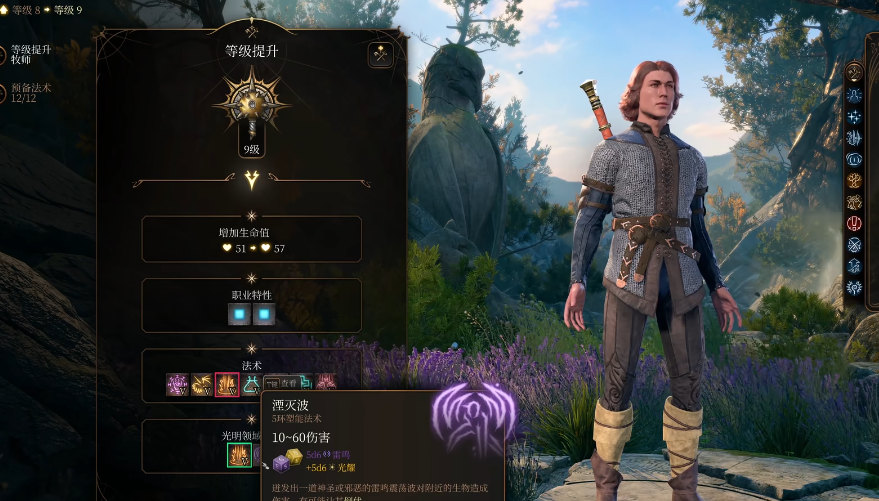This screenshot has height=501, width=879.
Task: Select the four-point sparkle icon on right bar
Action: tap(854, 117)
